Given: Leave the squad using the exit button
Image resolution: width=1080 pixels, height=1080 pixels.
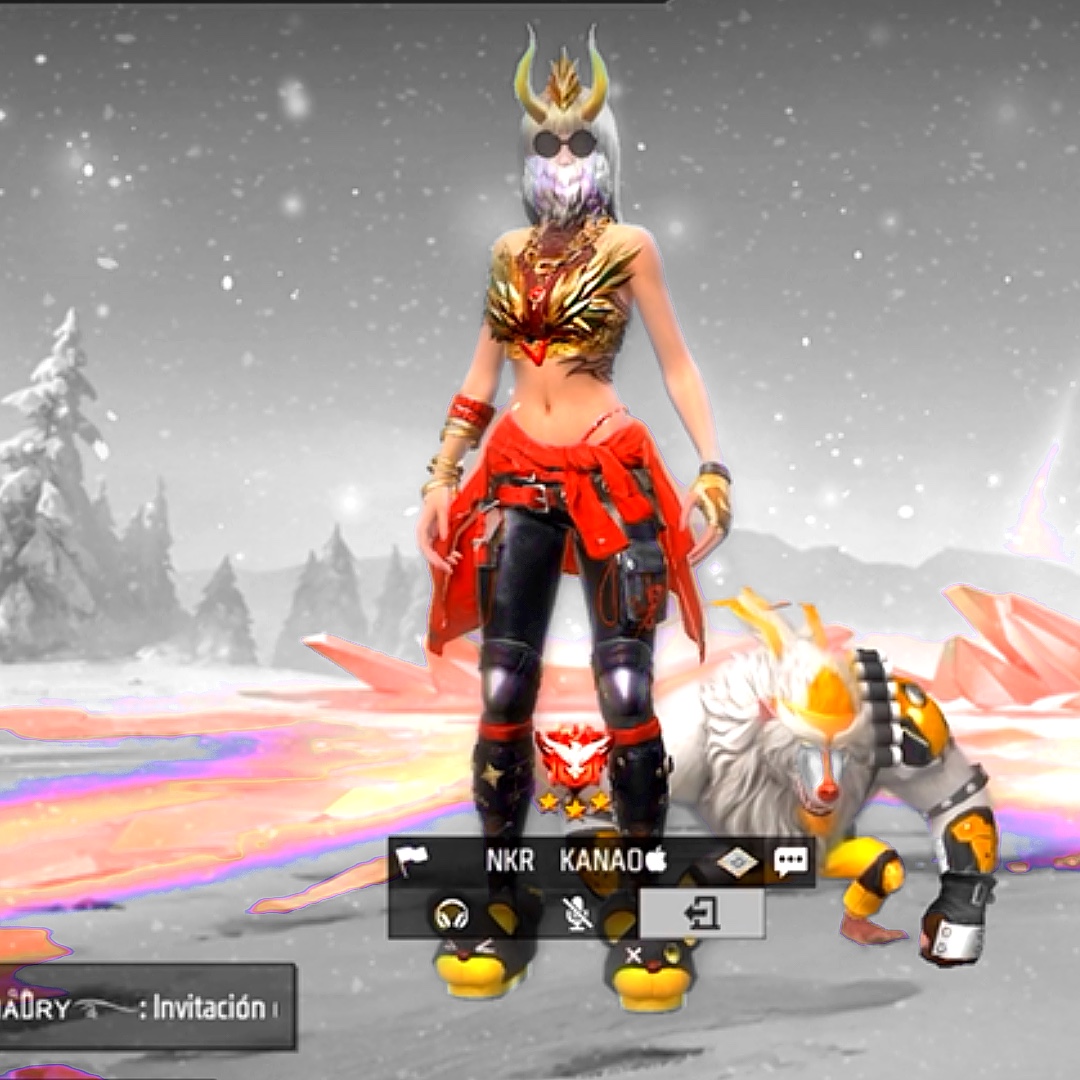Looking at the screenshot, I should point(702,914).
